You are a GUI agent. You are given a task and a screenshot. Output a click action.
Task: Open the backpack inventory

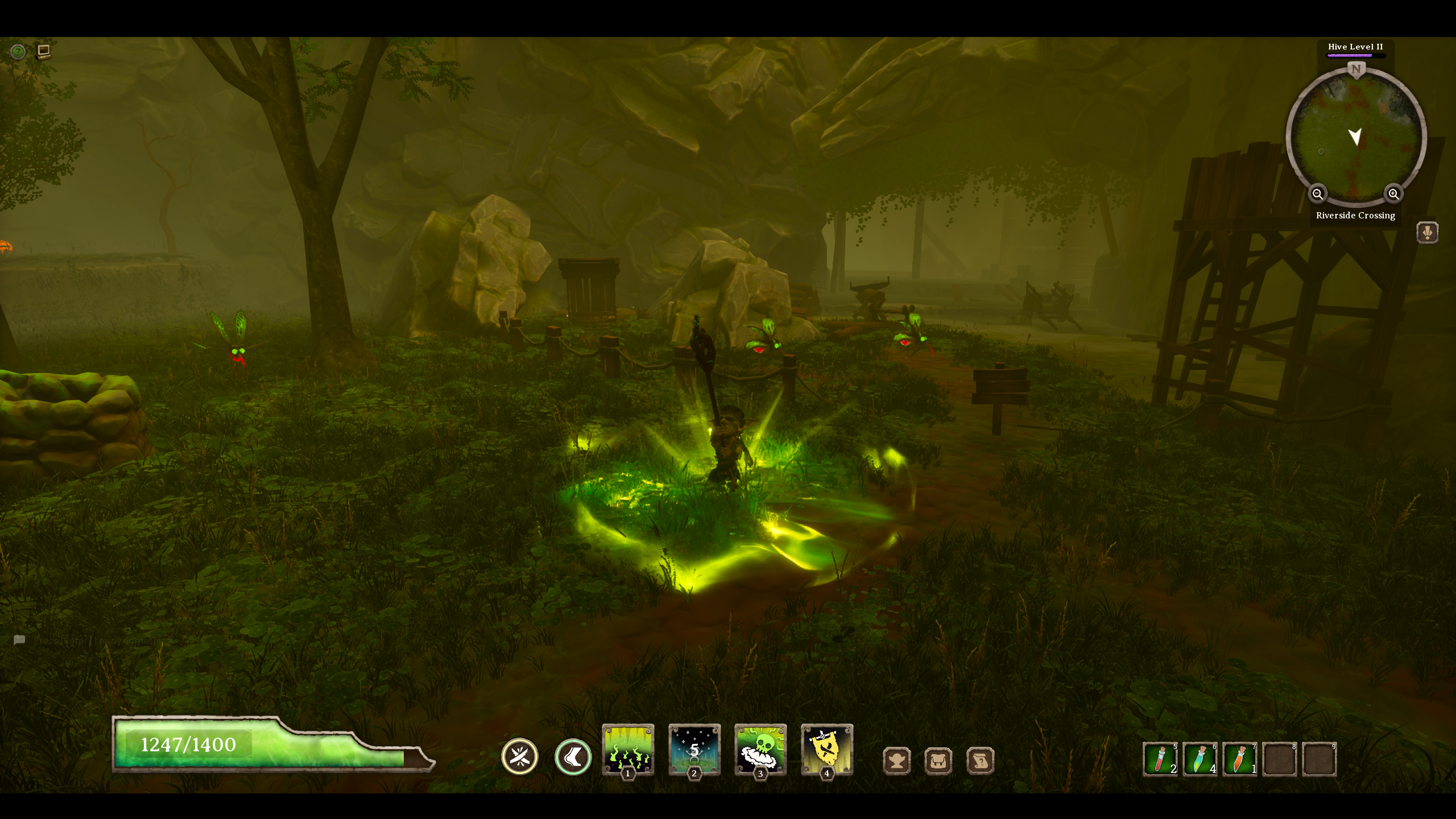pos(939,760)
